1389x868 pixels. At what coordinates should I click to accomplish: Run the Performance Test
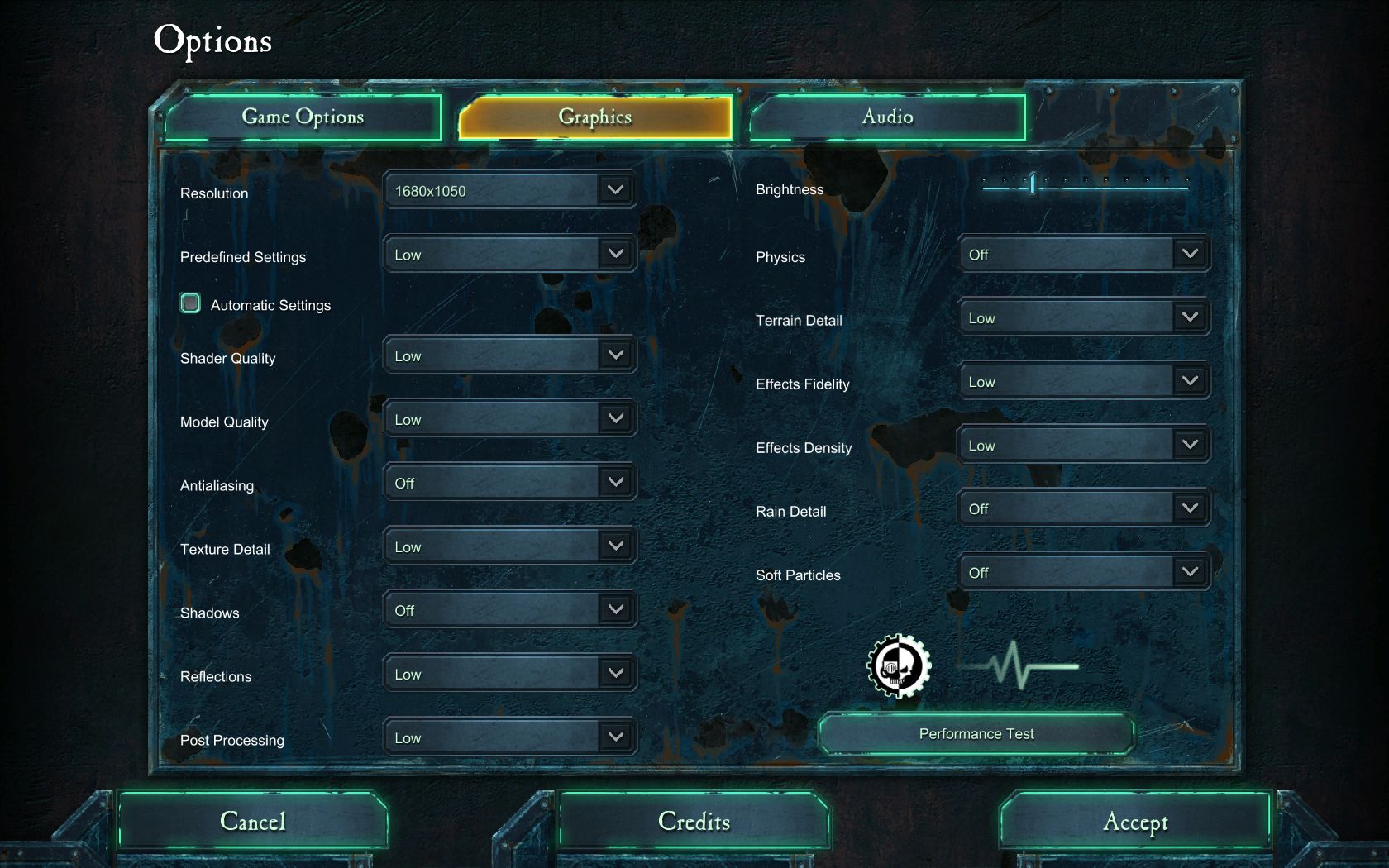coord(976,734)
